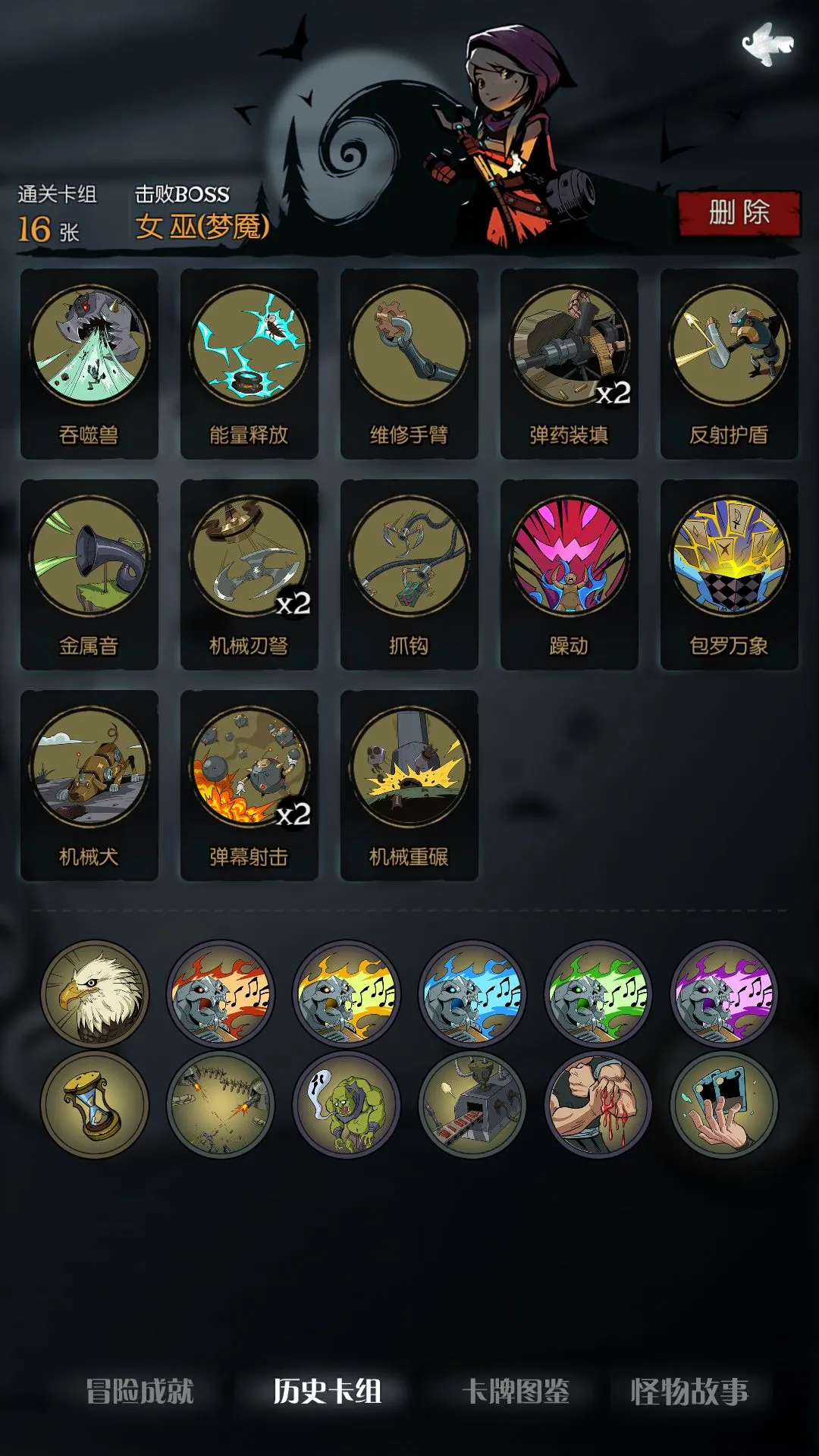The image size is (819, 1456).
Task: Select the 躁动 card
Action: point(570,574)
